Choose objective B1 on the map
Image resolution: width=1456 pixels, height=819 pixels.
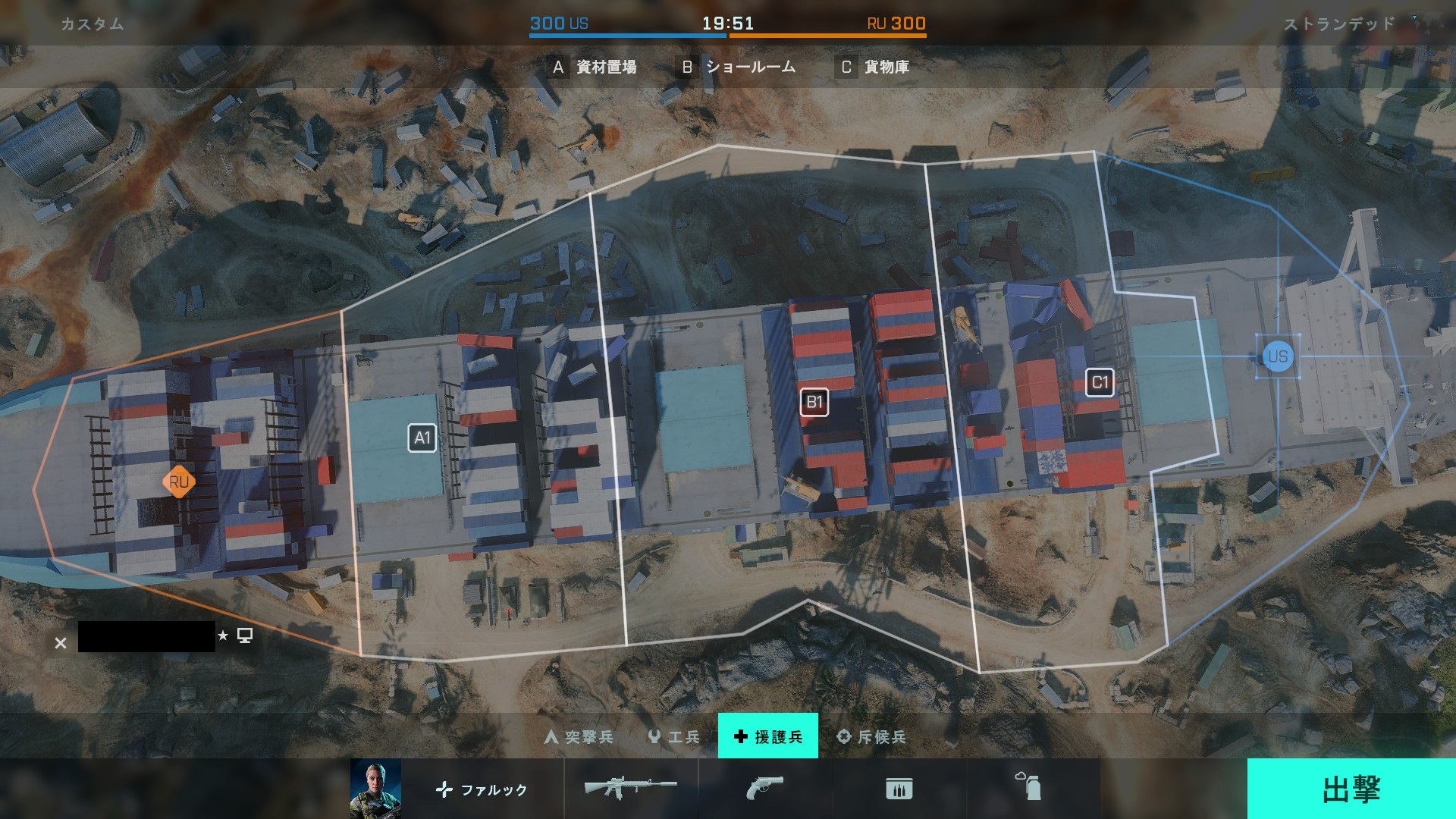pyautogui.click(x=814, y=402)
